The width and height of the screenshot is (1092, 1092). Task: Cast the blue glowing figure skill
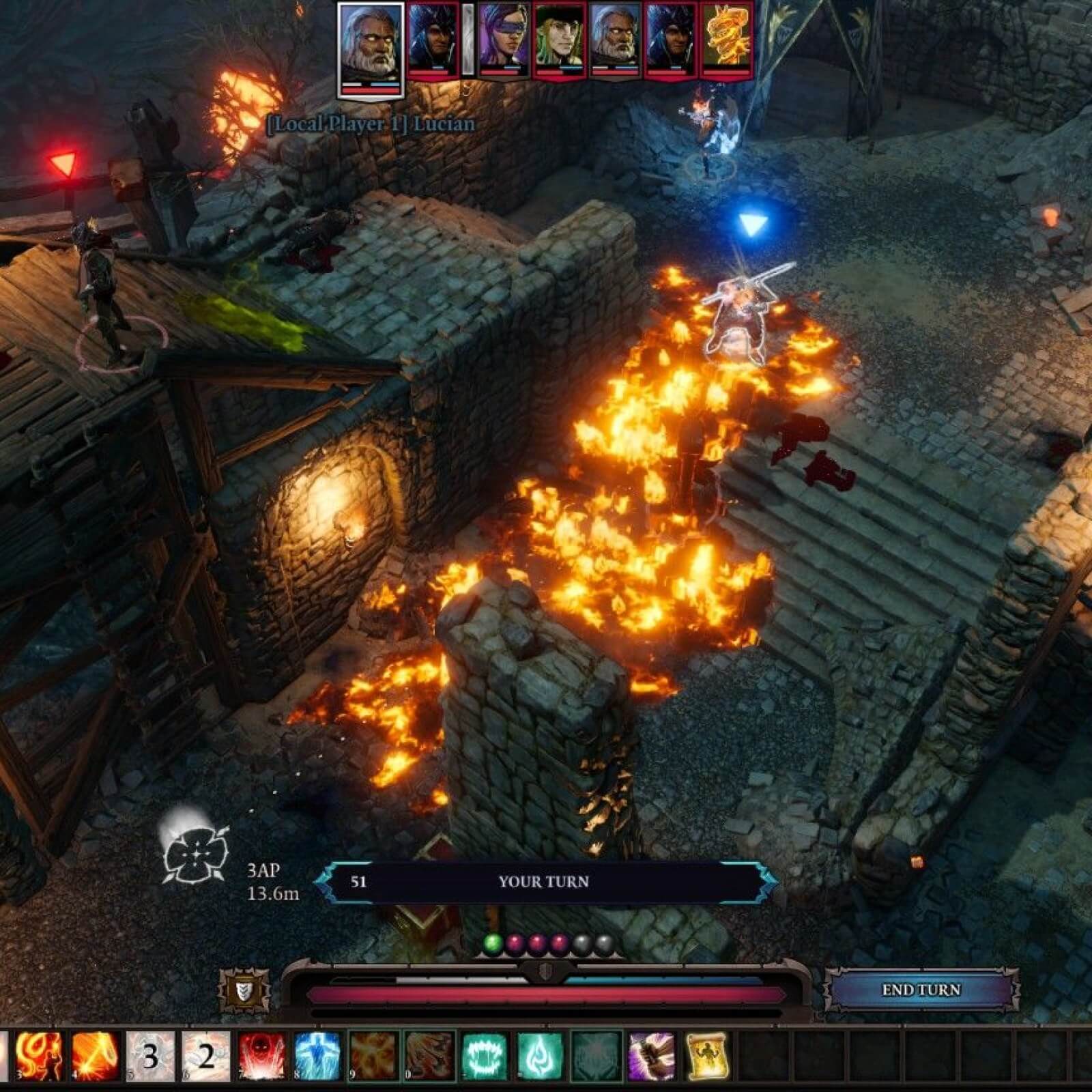click(317, 1056)
